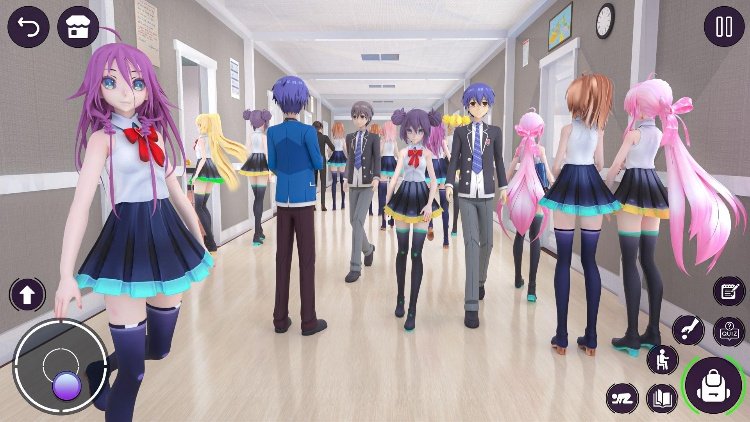Open the Quiz button
Screen dimensions: 750x422
tap(728, 332)
